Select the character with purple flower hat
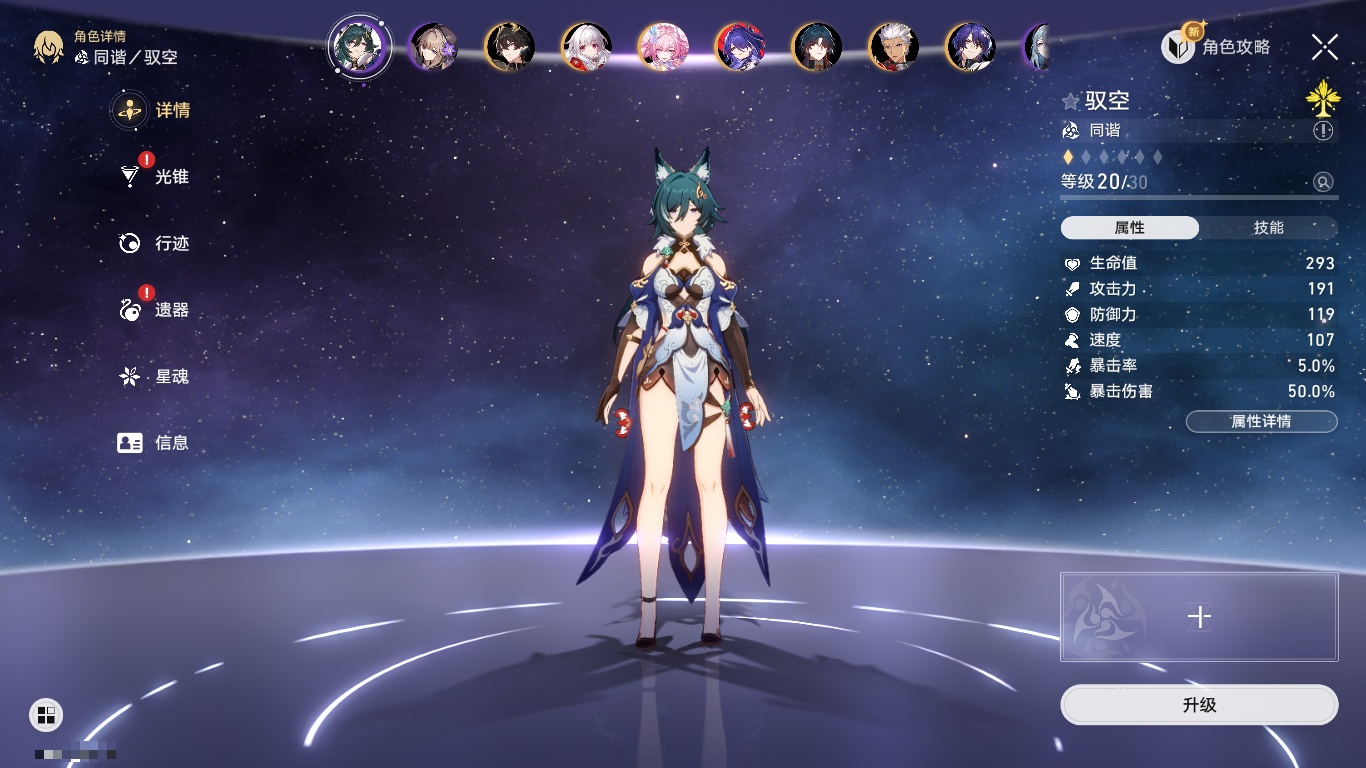Image resolution: width=1366 pixels, height=768 pixels. (x=433, y=47)
